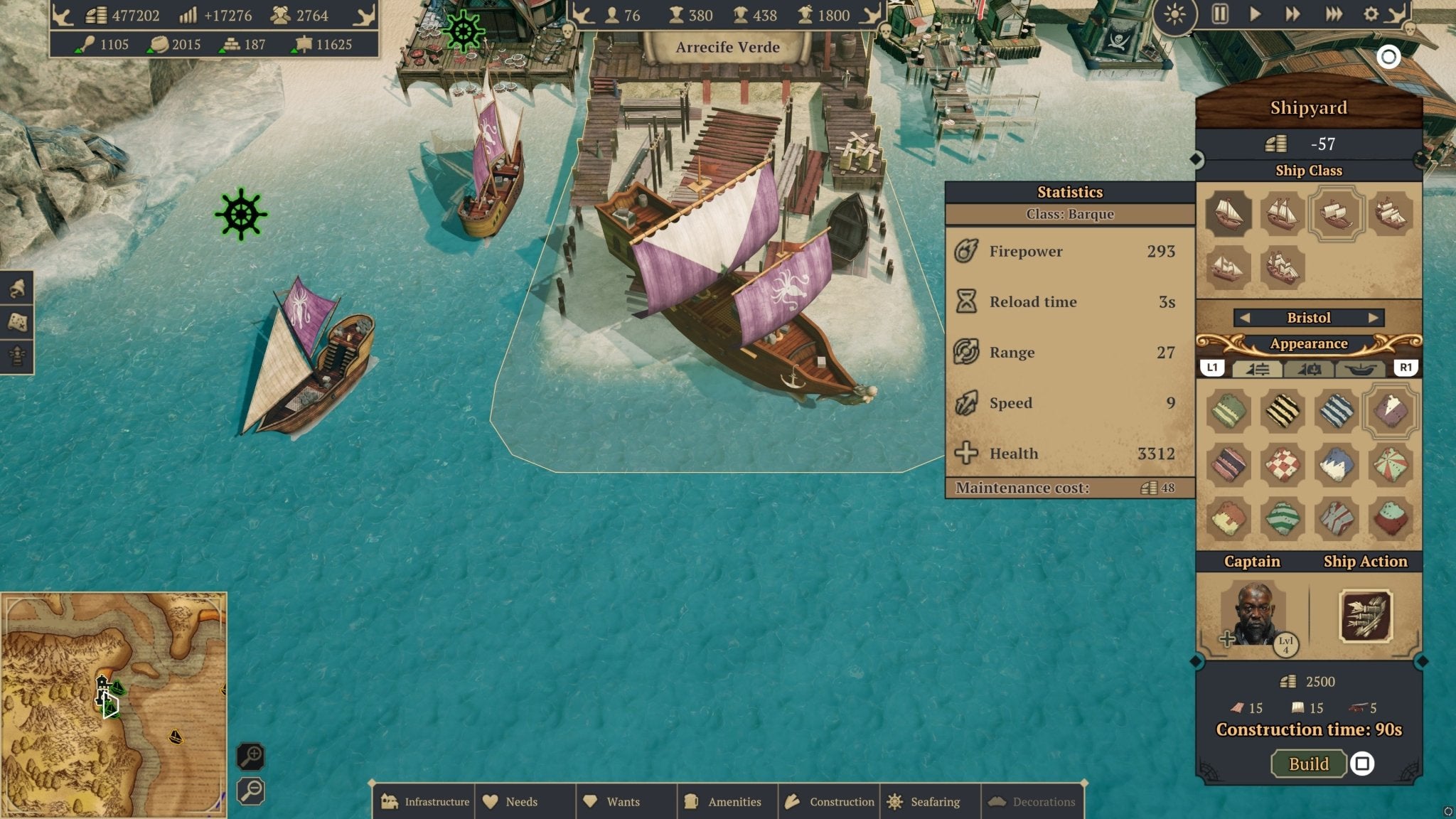
Task: Click the lighthouse icon on left sidebar
Action: [x=16, y=355]
